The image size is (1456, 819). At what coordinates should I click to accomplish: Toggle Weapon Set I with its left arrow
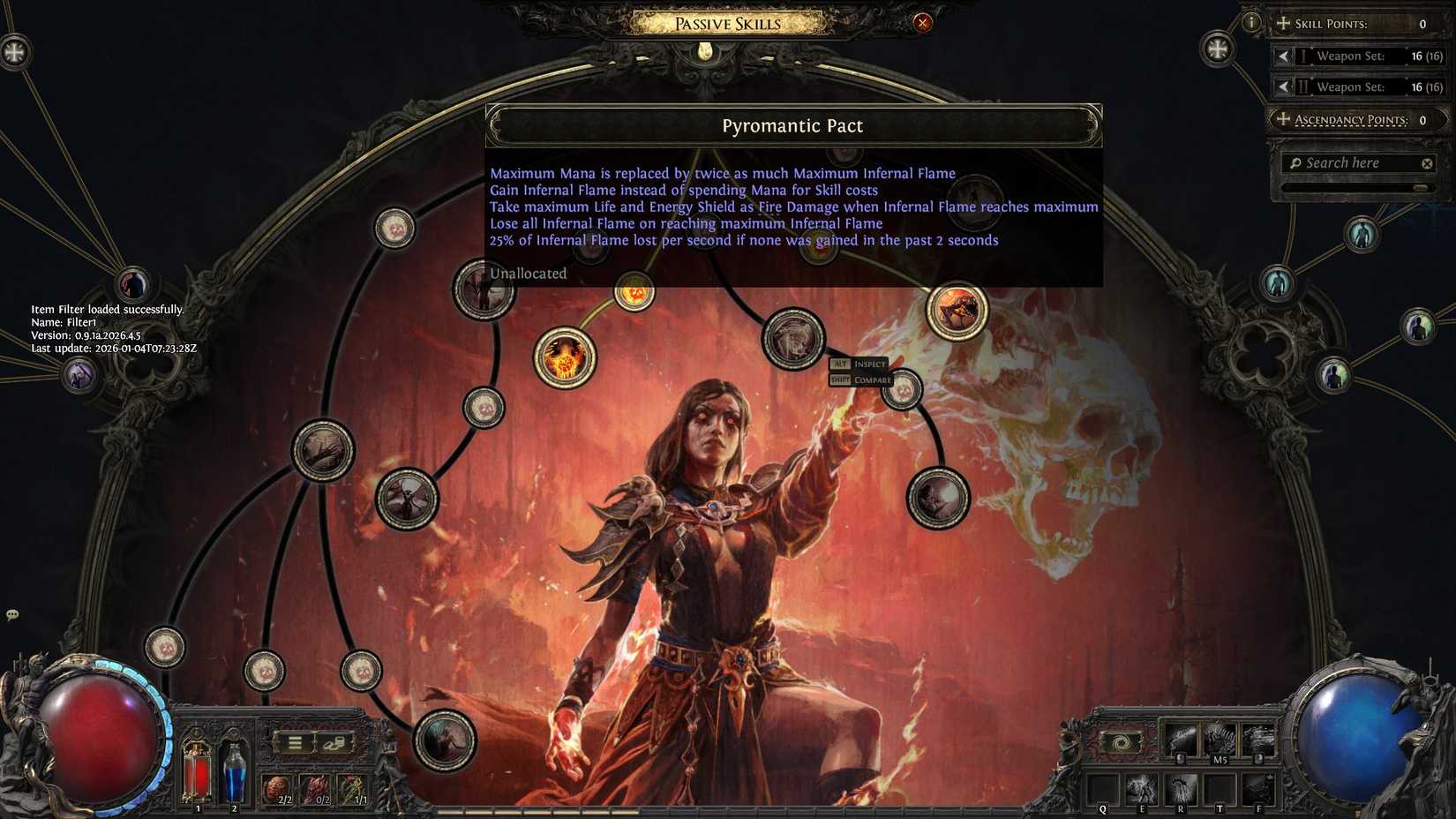pos(1285,56)
